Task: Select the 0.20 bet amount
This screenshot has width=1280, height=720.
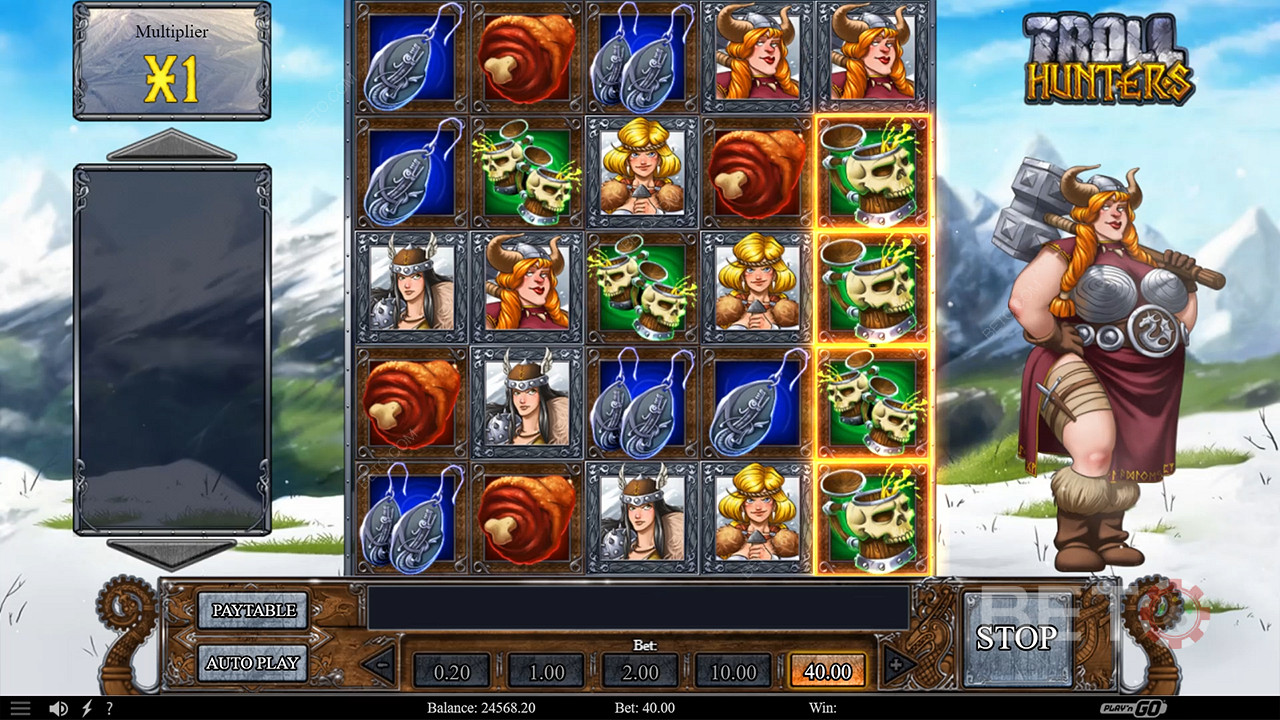Action: (x=451, y=671)
